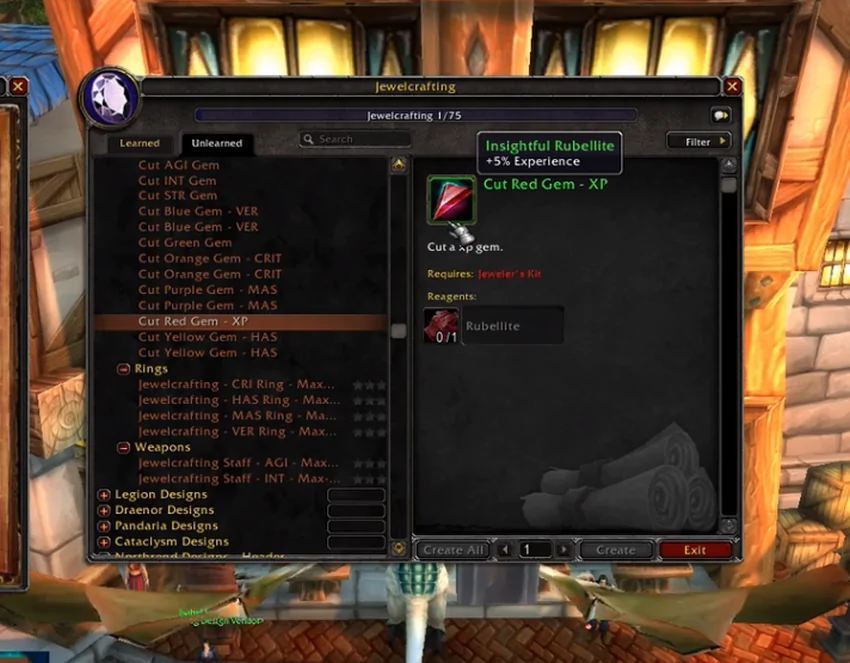Image resolution: width=850 pixels, height=663 pixels.
Task: Click the Create All button
Action: 453,550
